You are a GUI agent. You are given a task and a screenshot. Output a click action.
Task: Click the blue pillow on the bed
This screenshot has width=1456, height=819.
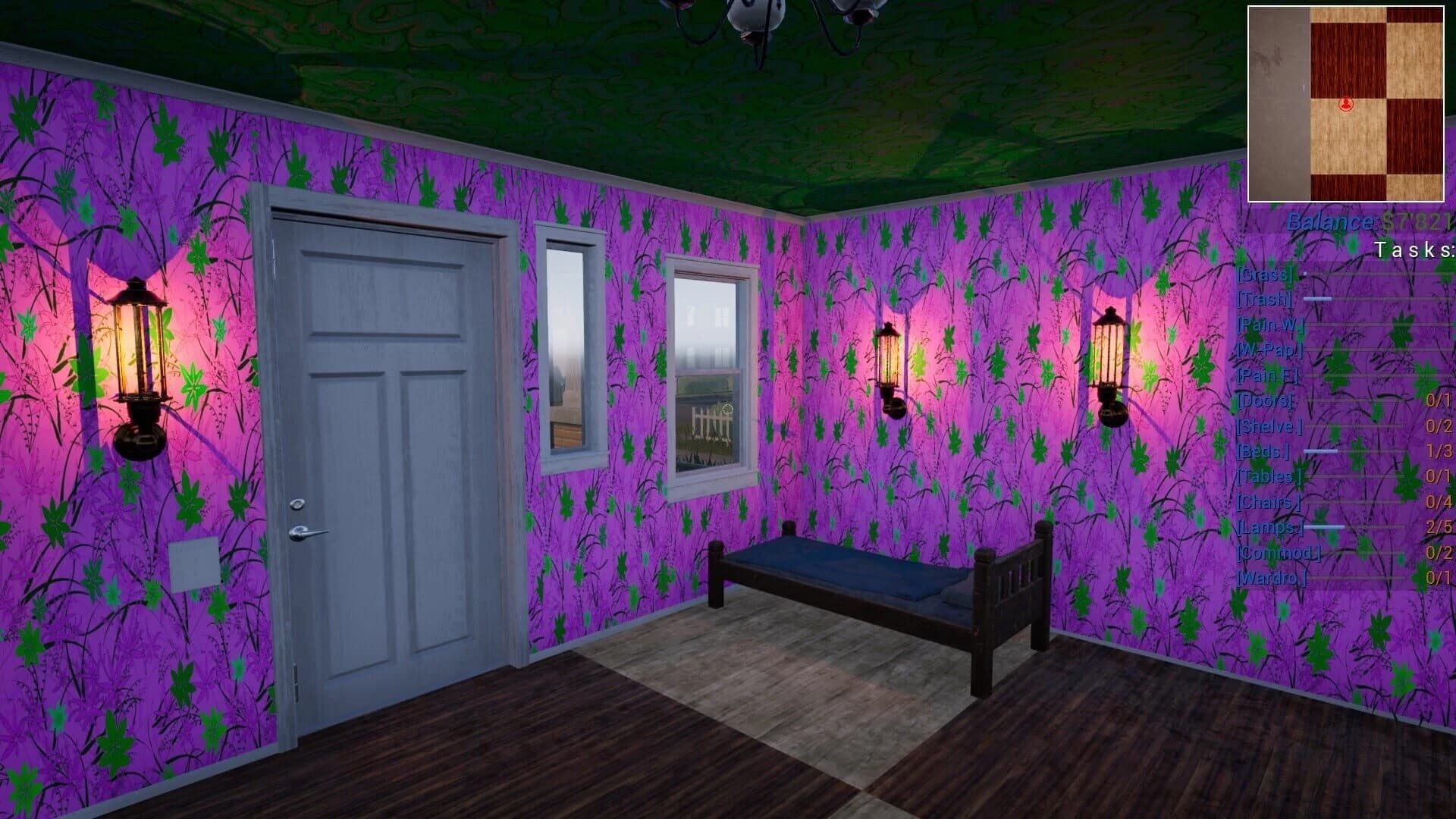pos(952,599)
